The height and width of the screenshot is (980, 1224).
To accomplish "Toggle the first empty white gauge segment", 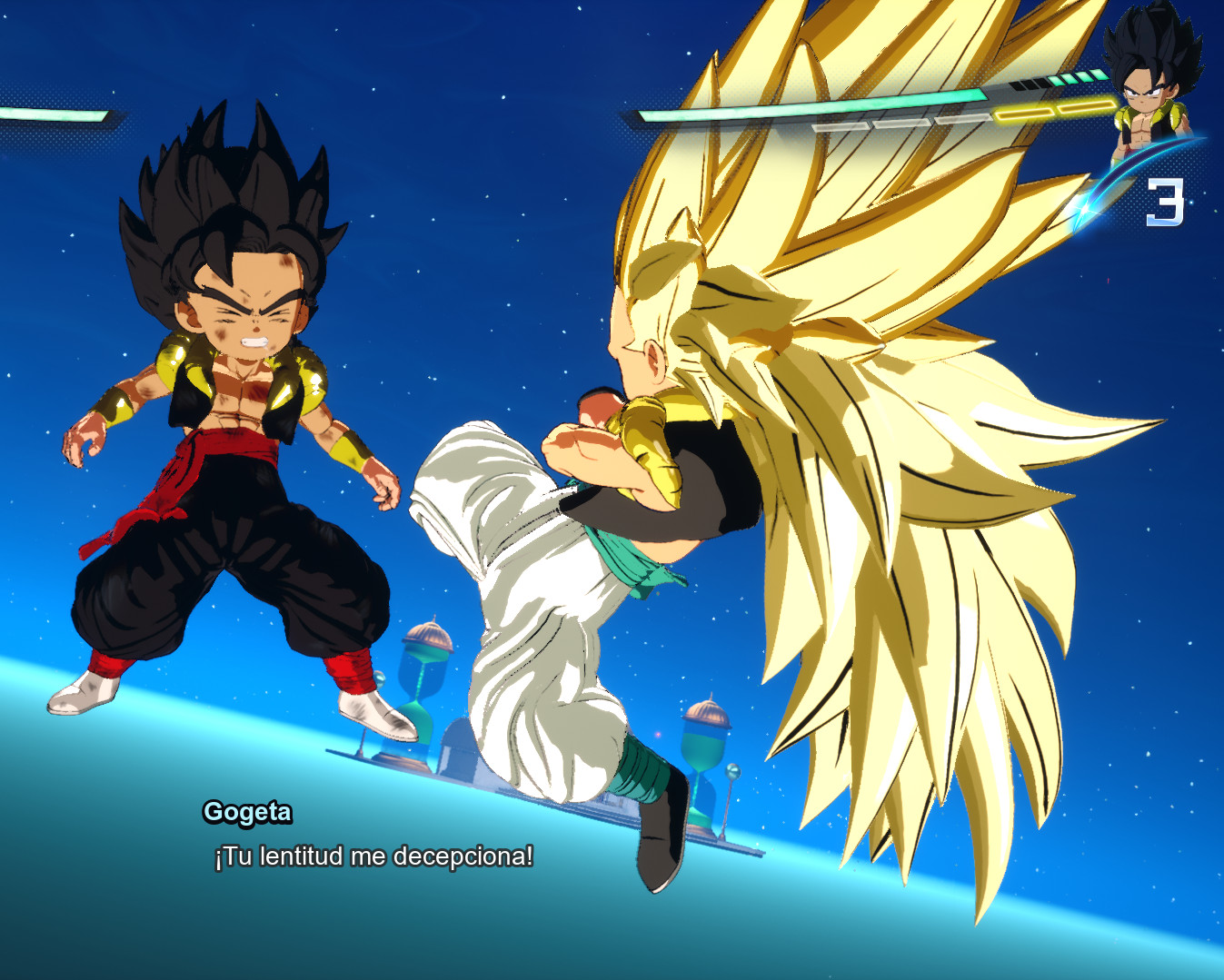I will coord(841,127).
